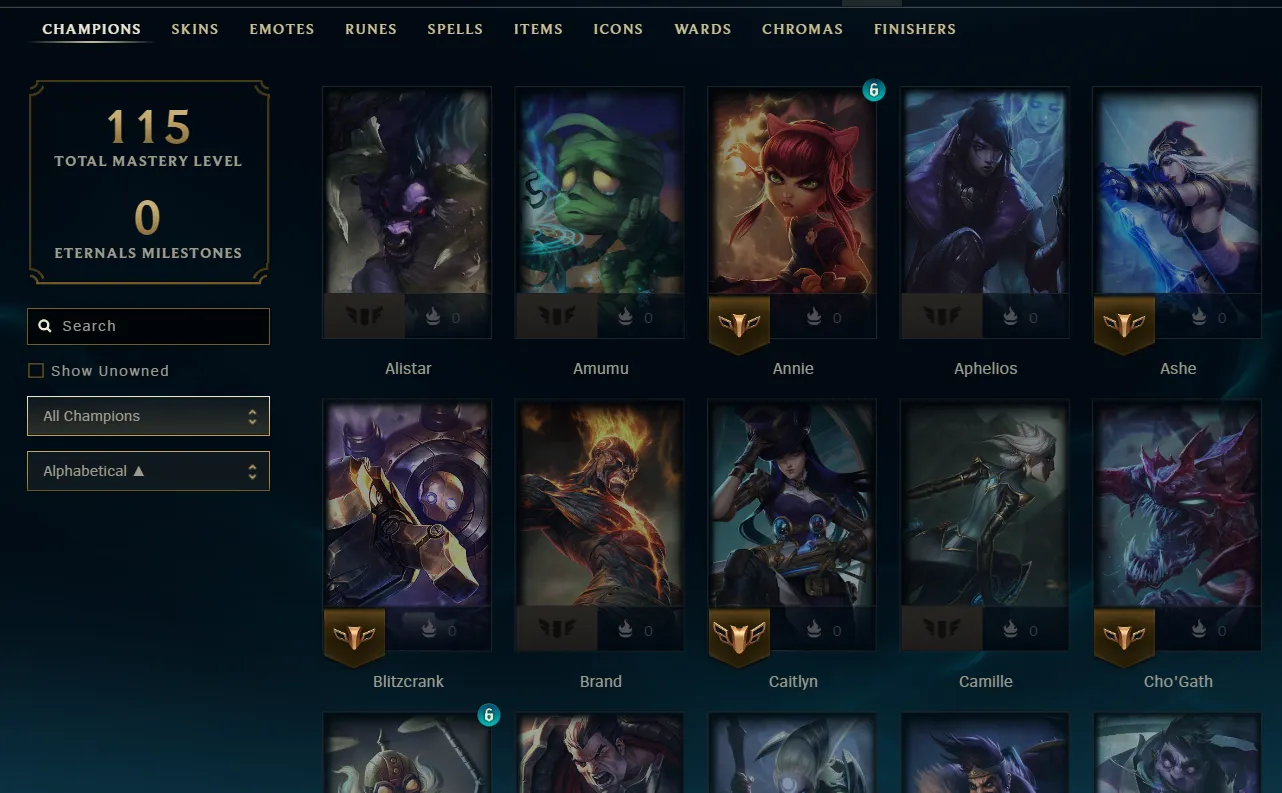Image resolution: width=1282 pixels, height=793 pixels.
Task: Open the All Champions filter dropdown
Action: point(148,416)
